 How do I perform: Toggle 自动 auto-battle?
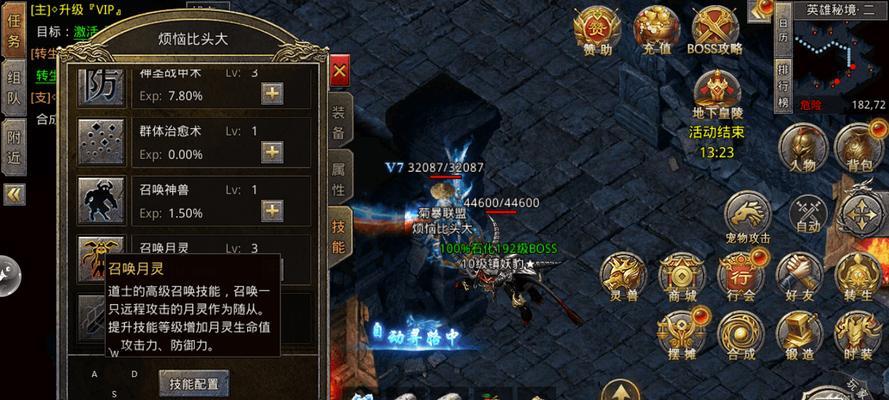pos(806,214)
